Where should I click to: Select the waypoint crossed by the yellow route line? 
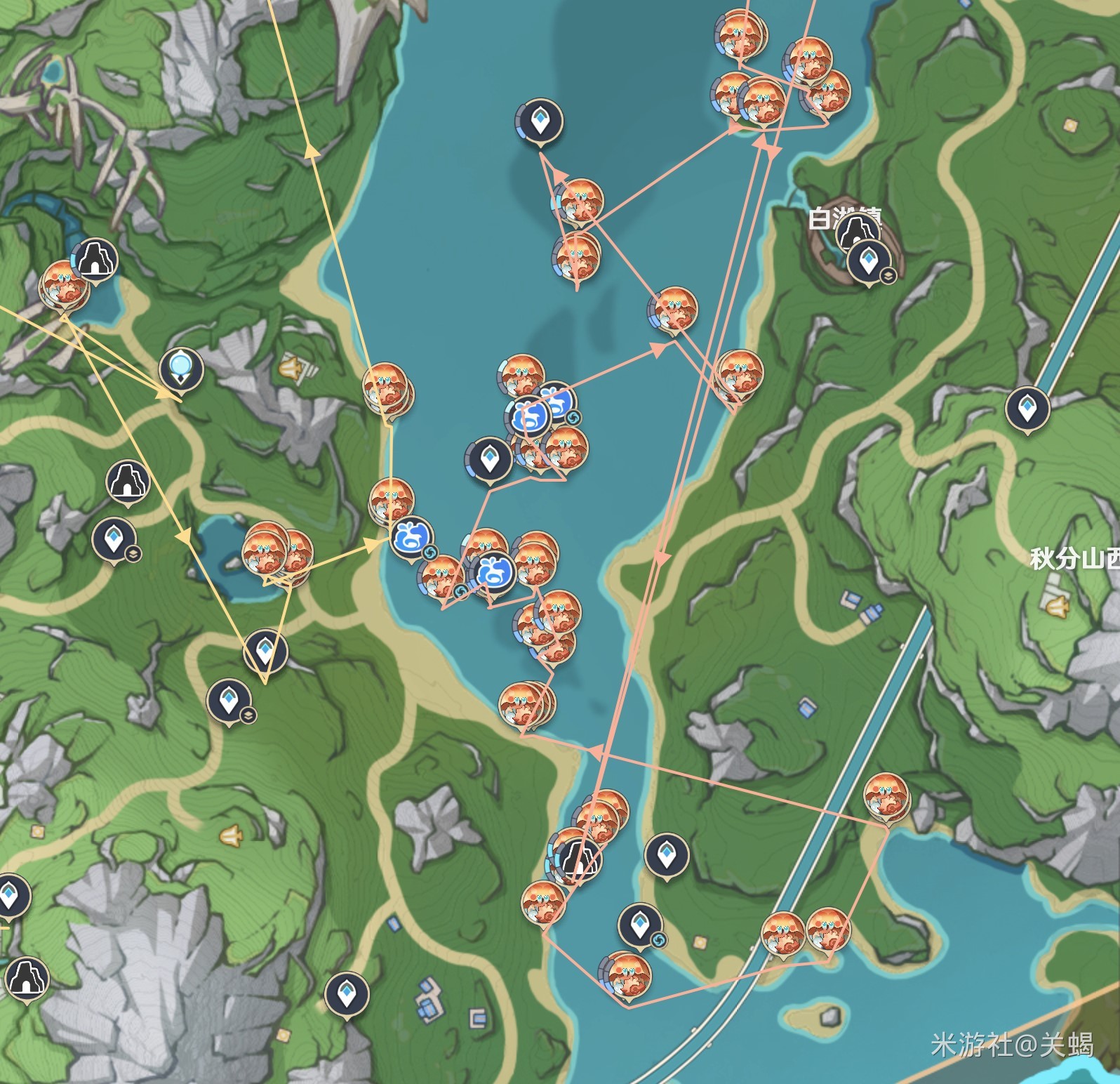[x=265, y=651]
